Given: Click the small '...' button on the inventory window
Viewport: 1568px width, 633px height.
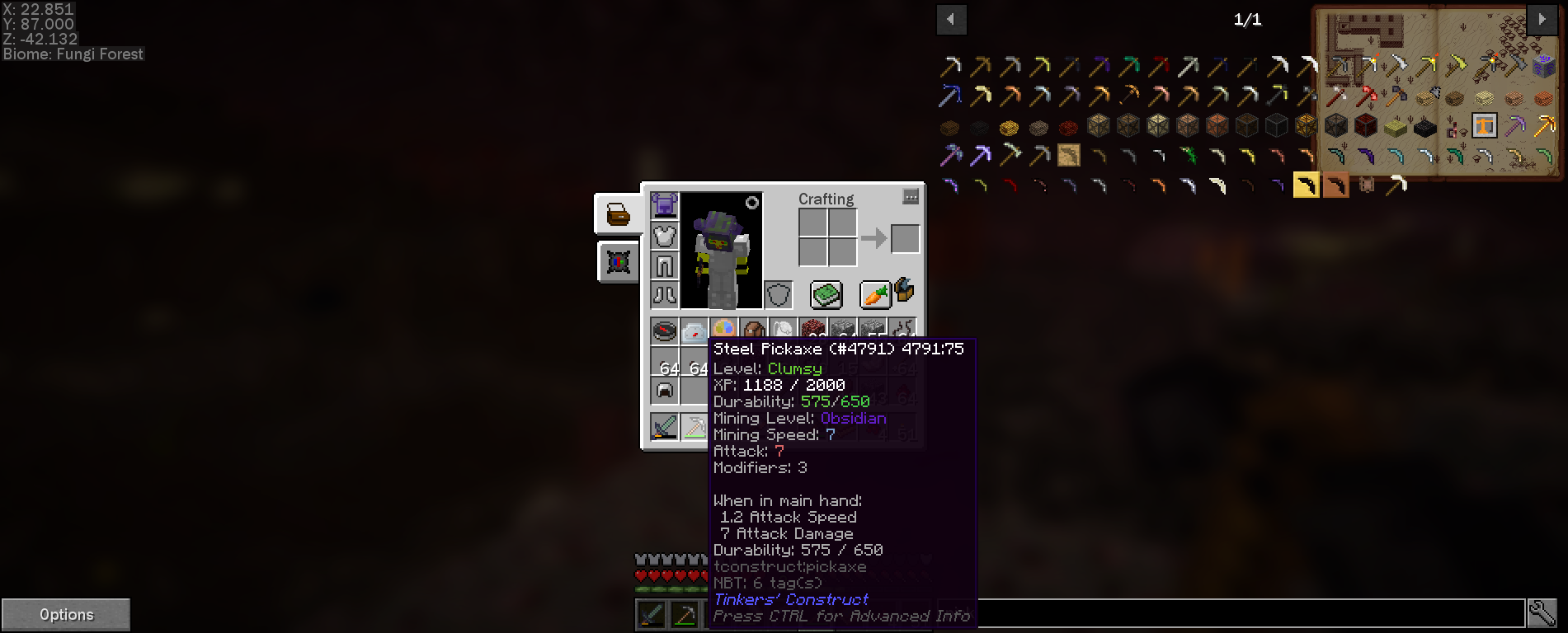Looking at the screenshot, I should click(909, 197).
